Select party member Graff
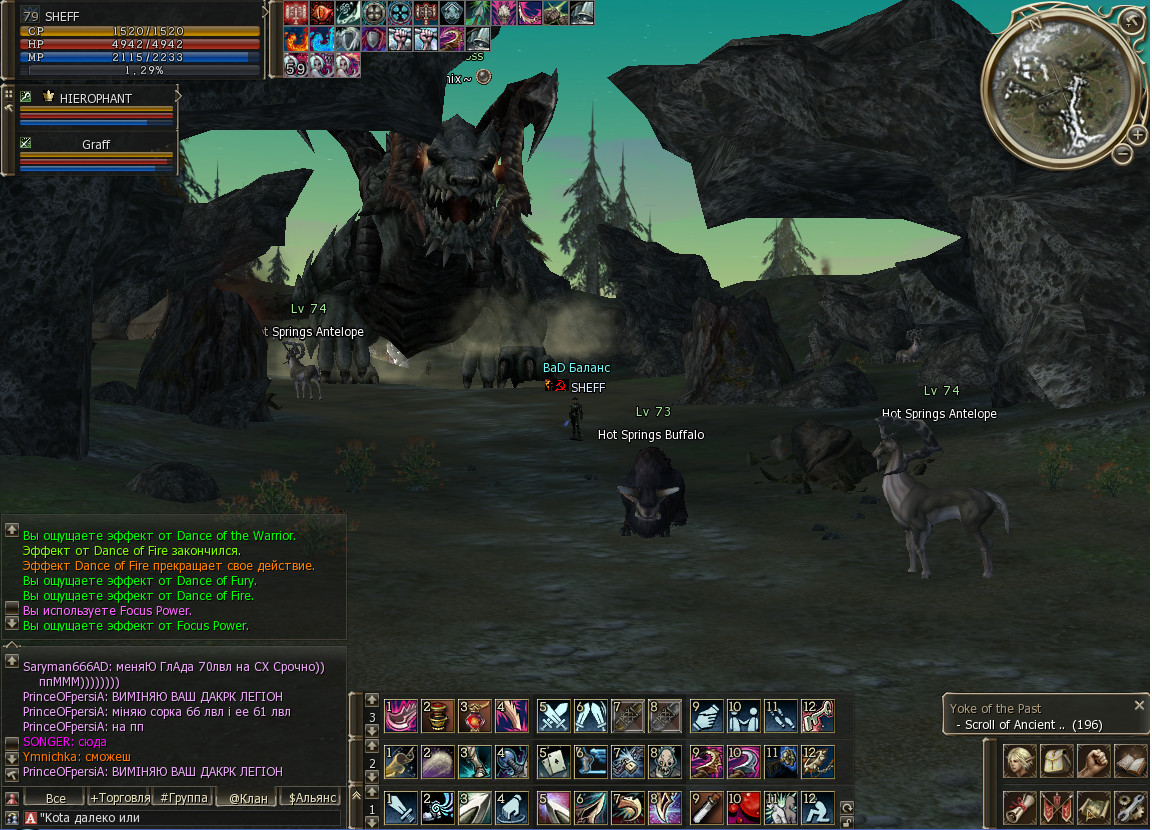 point(96,145)
